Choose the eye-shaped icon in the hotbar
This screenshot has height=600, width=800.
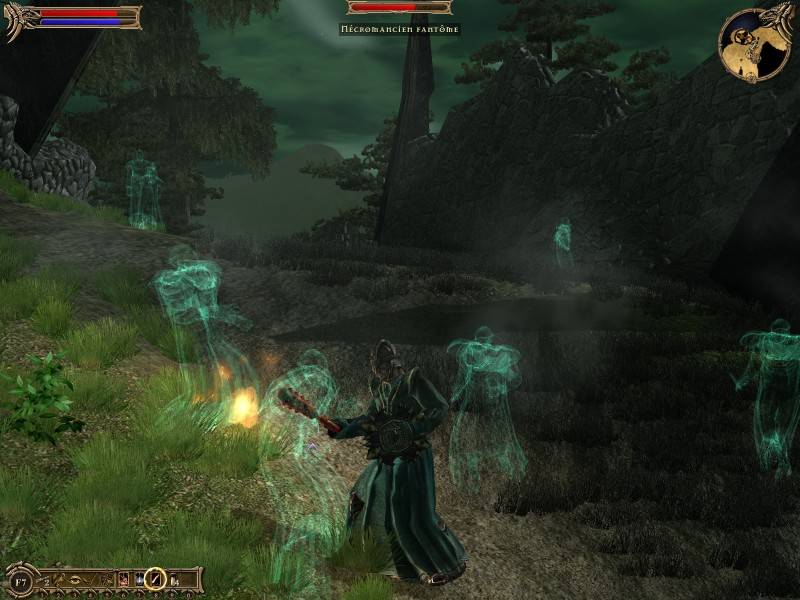click(76, 579)
